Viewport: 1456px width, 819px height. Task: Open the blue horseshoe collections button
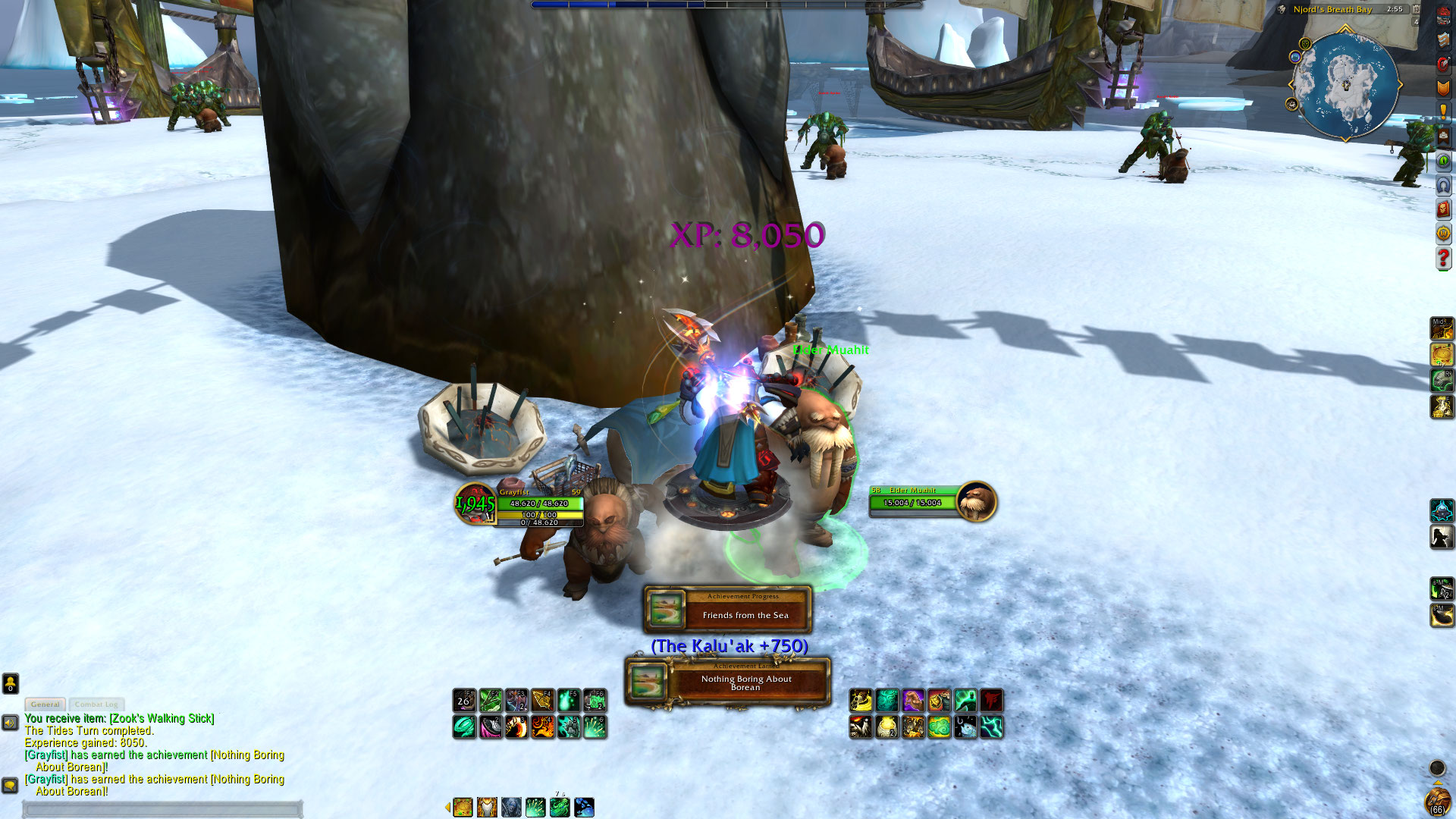(x=1443, y=185)
